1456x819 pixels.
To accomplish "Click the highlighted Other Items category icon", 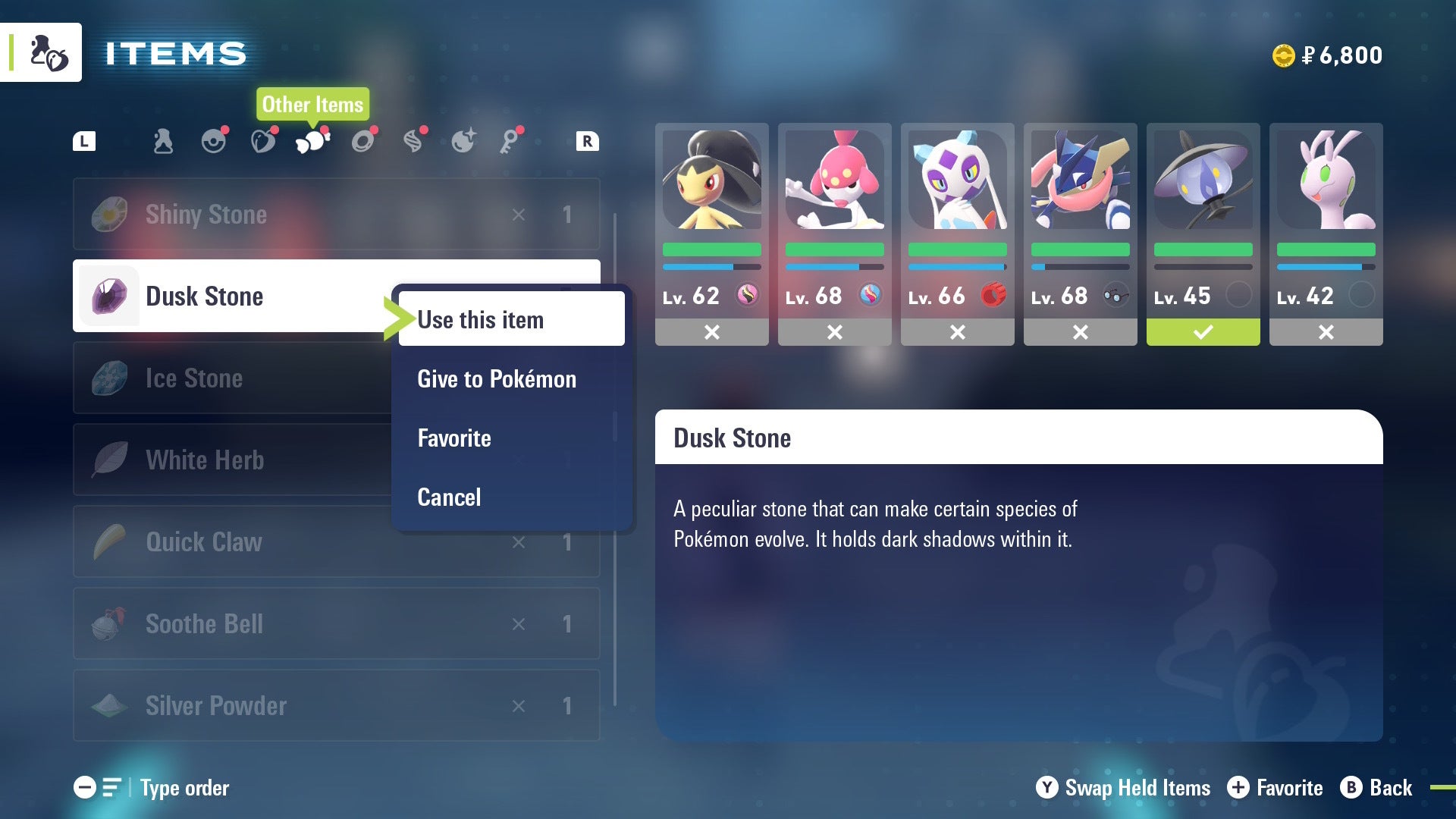I will click(311, 140).
